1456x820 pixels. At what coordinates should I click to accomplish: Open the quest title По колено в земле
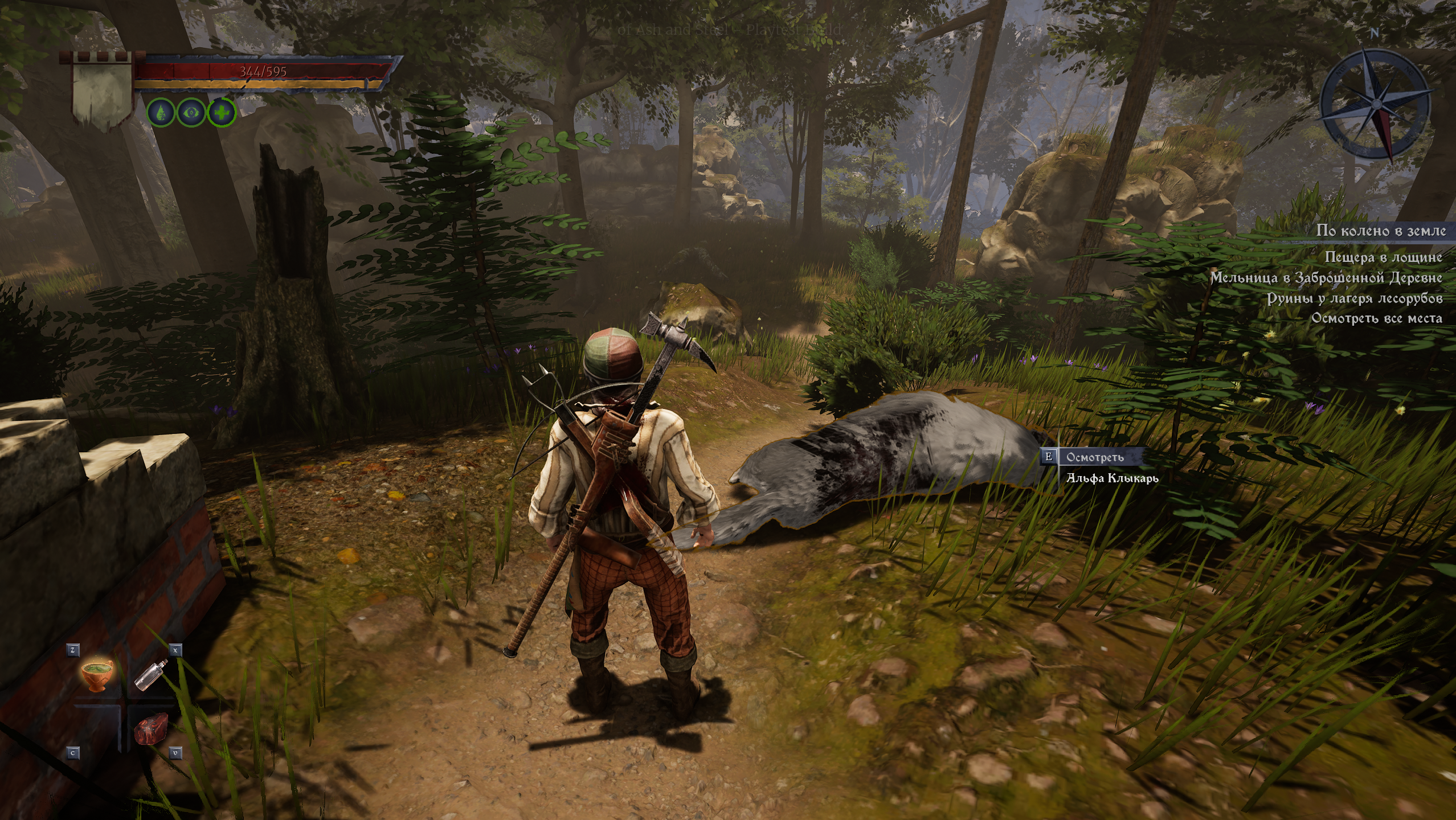coord(1380,231)
